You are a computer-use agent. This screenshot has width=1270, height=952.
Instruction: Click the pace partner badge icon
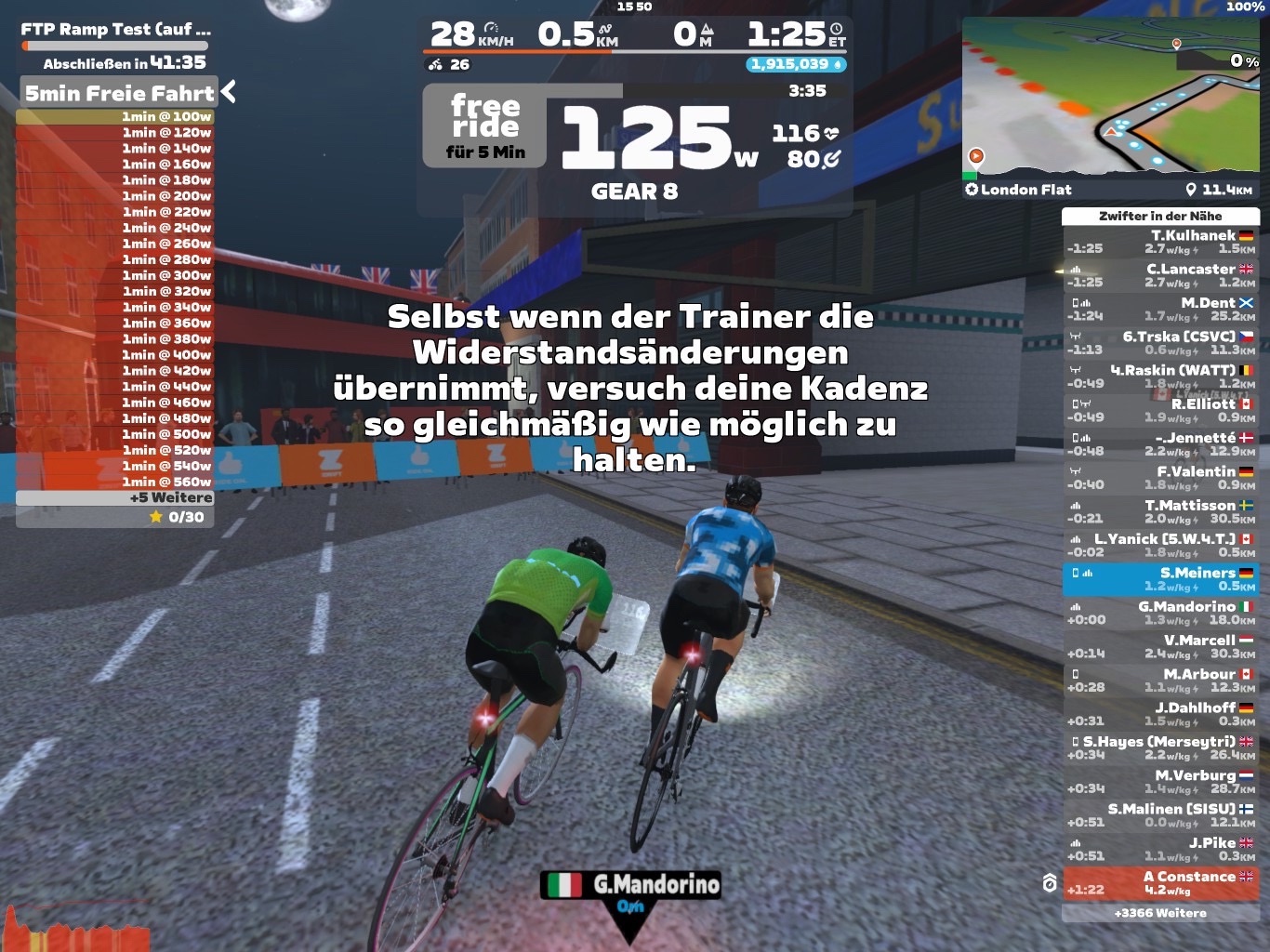pos(1050,883)
